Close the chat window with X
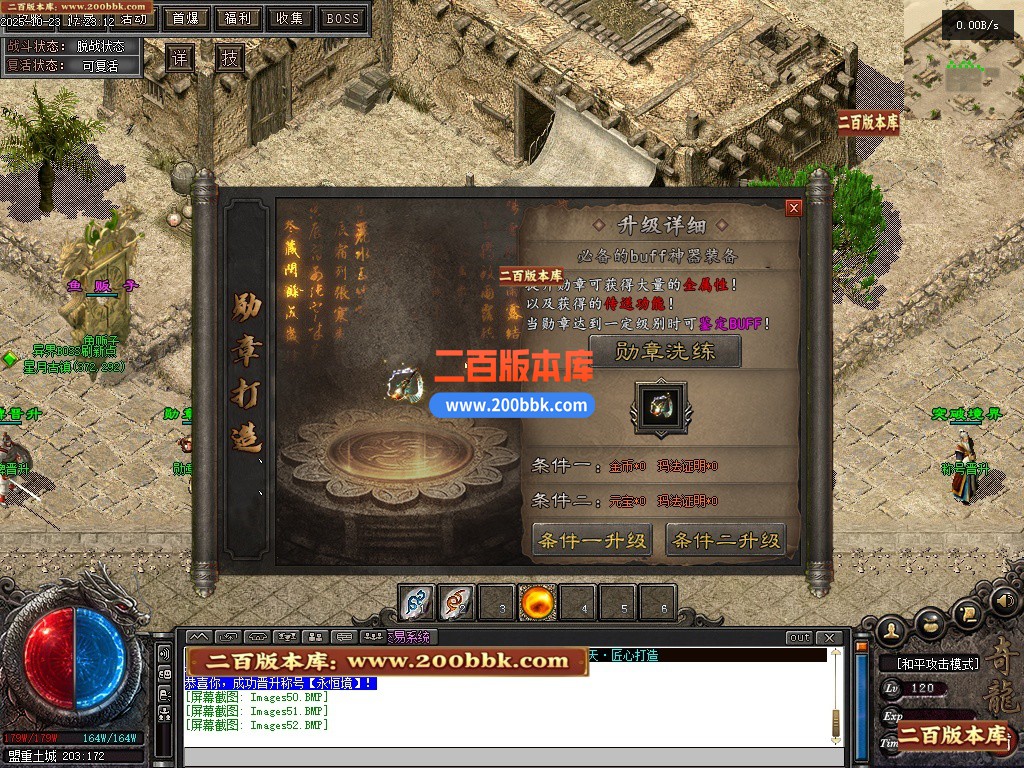The image size is (1024, 768). pos(828,638)
